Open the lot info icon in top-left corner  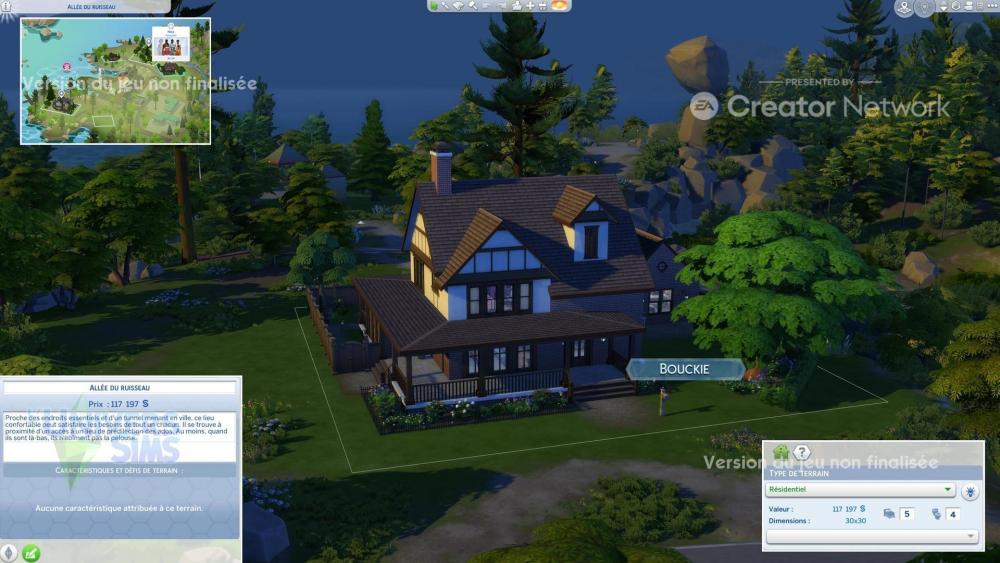coord(7,7)
